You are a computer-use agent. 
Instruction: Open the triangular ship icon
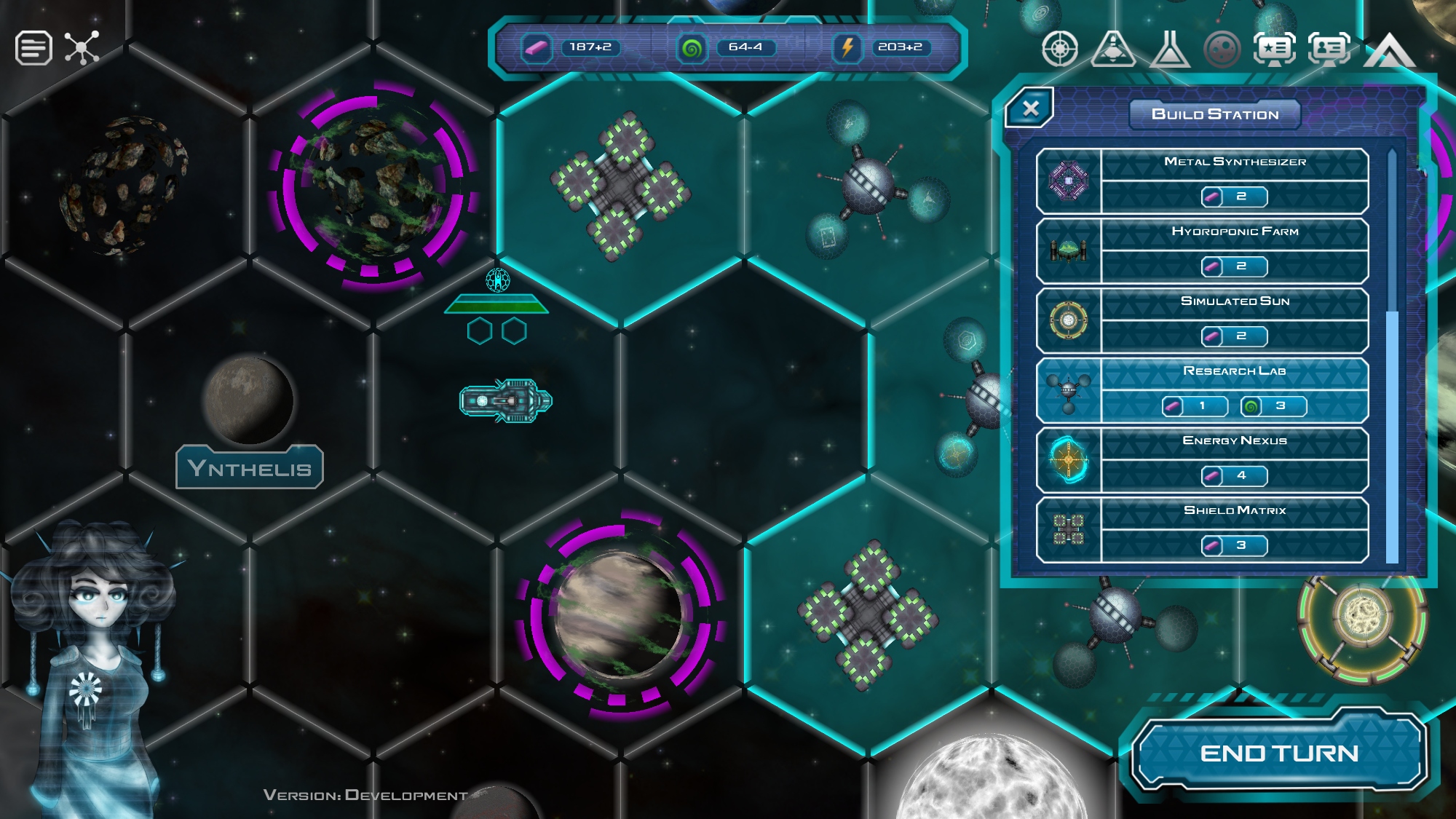point(1114,50)
